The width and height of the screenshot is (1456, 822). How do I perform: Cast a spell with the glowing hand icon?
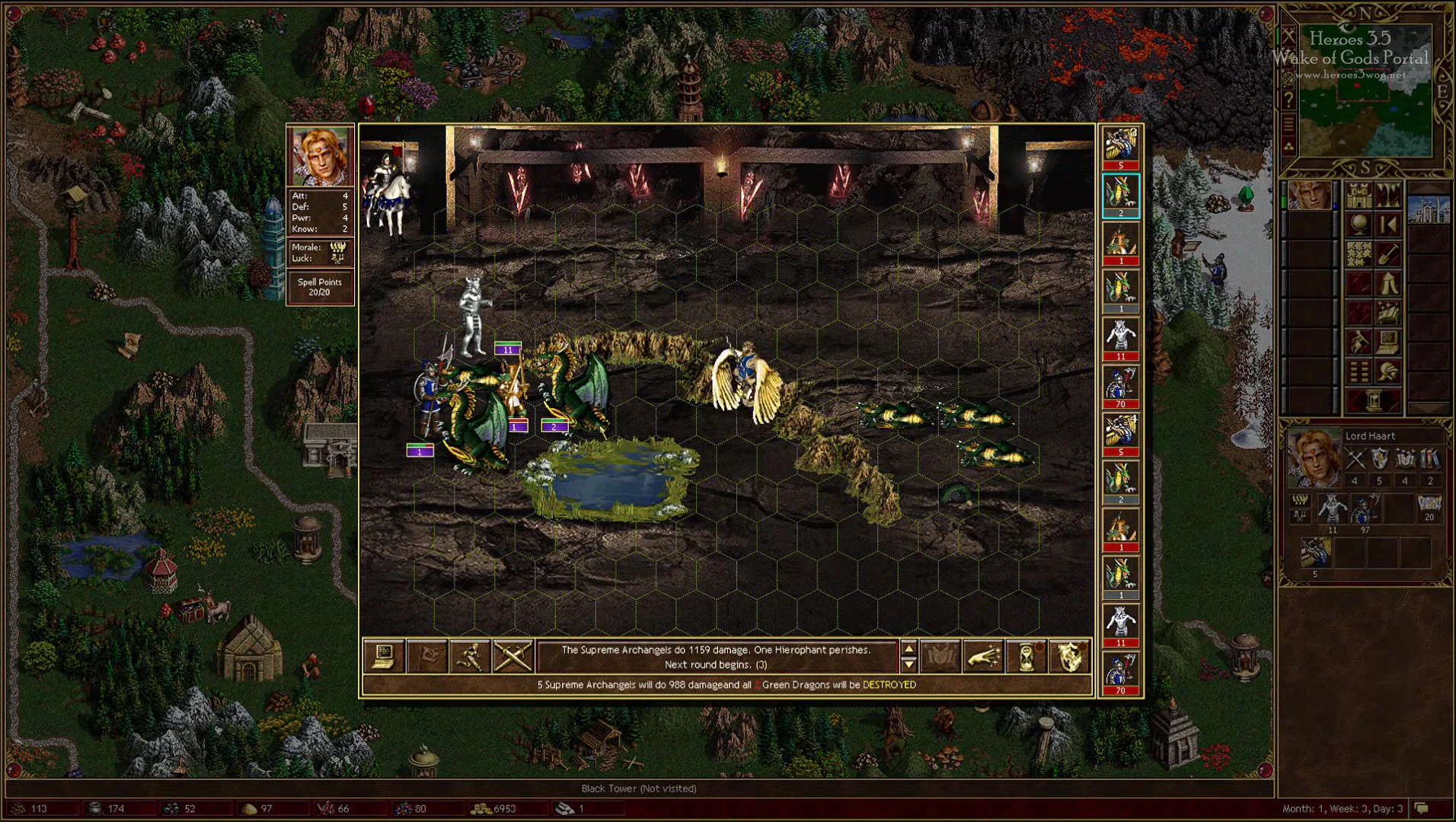[985, 657]
